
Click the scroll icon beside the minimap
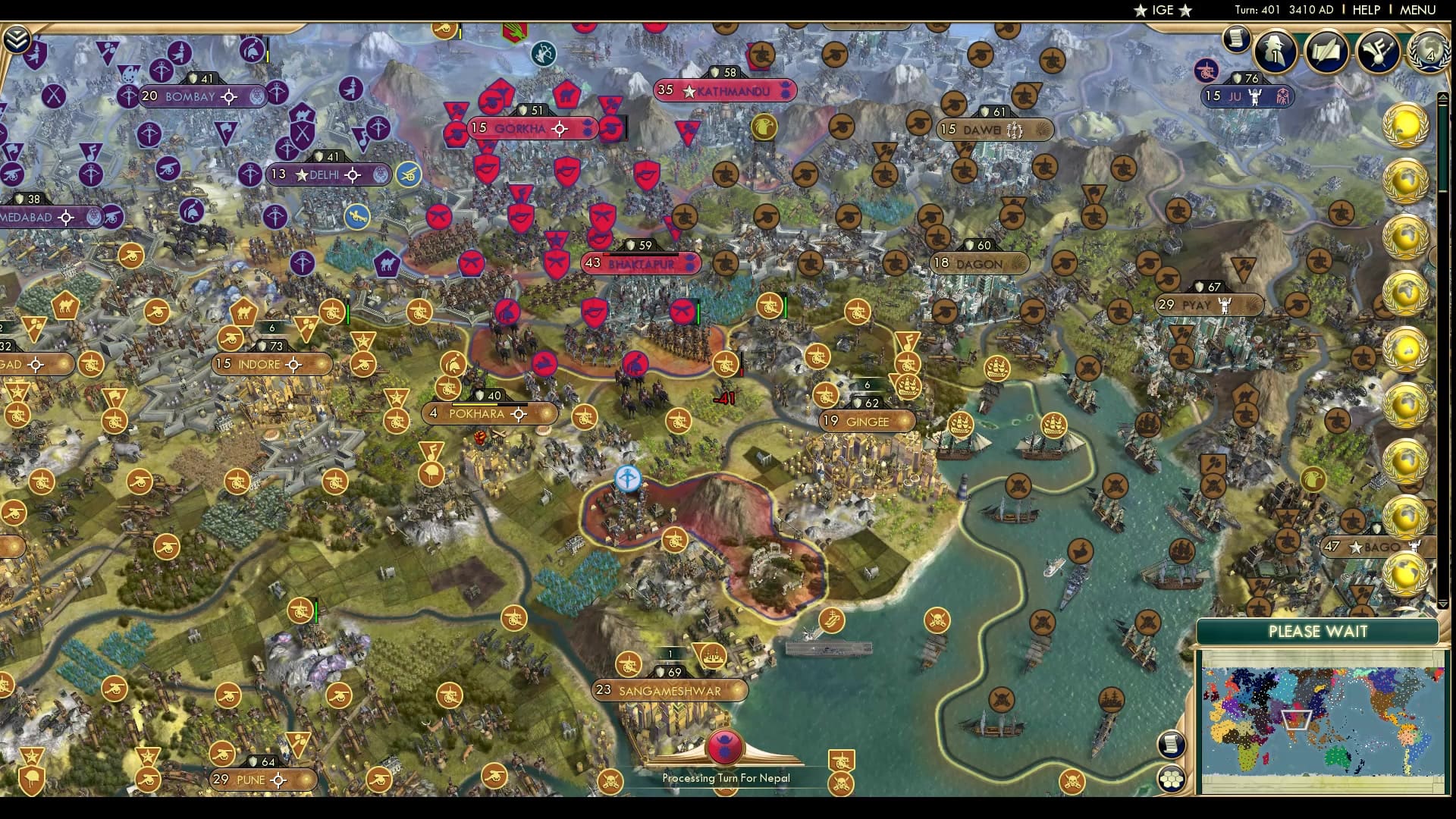tap(1172, 744)
